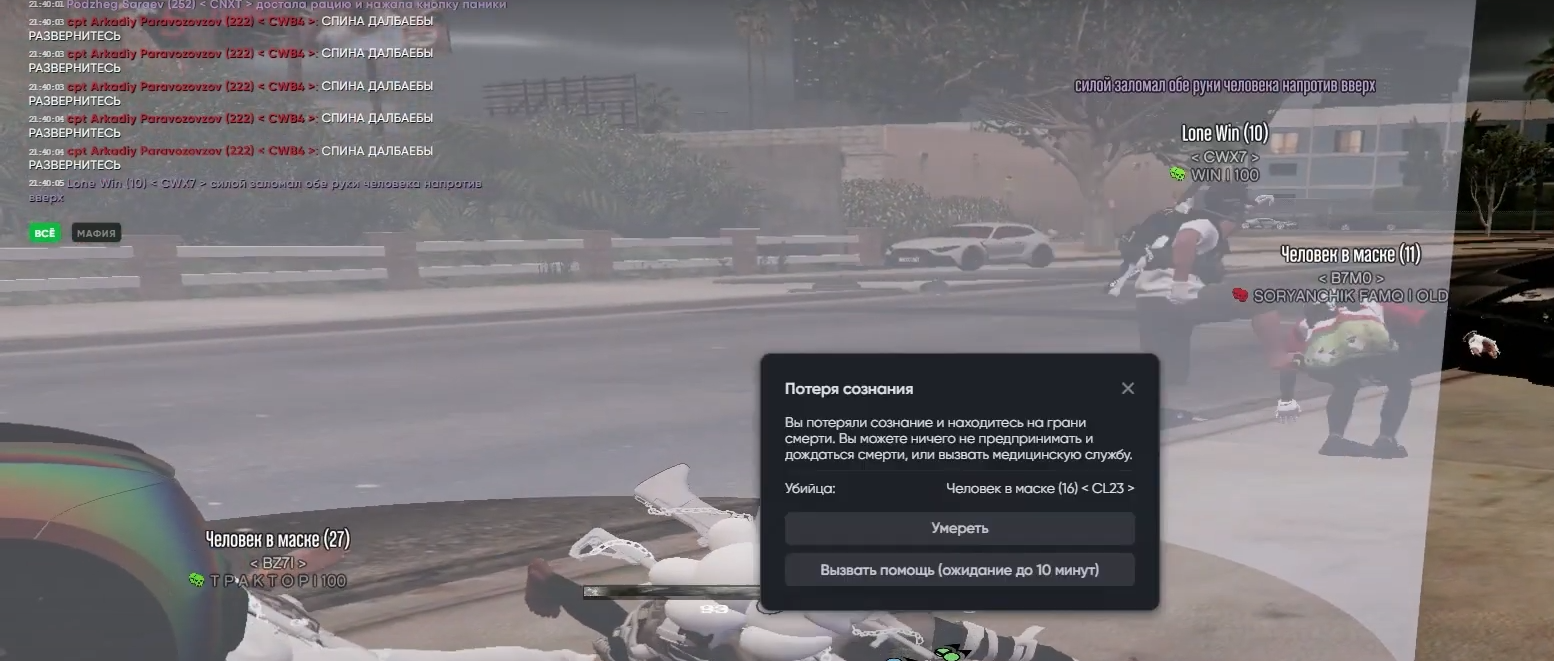Choose the Умереть button

[x=959, y=528]
